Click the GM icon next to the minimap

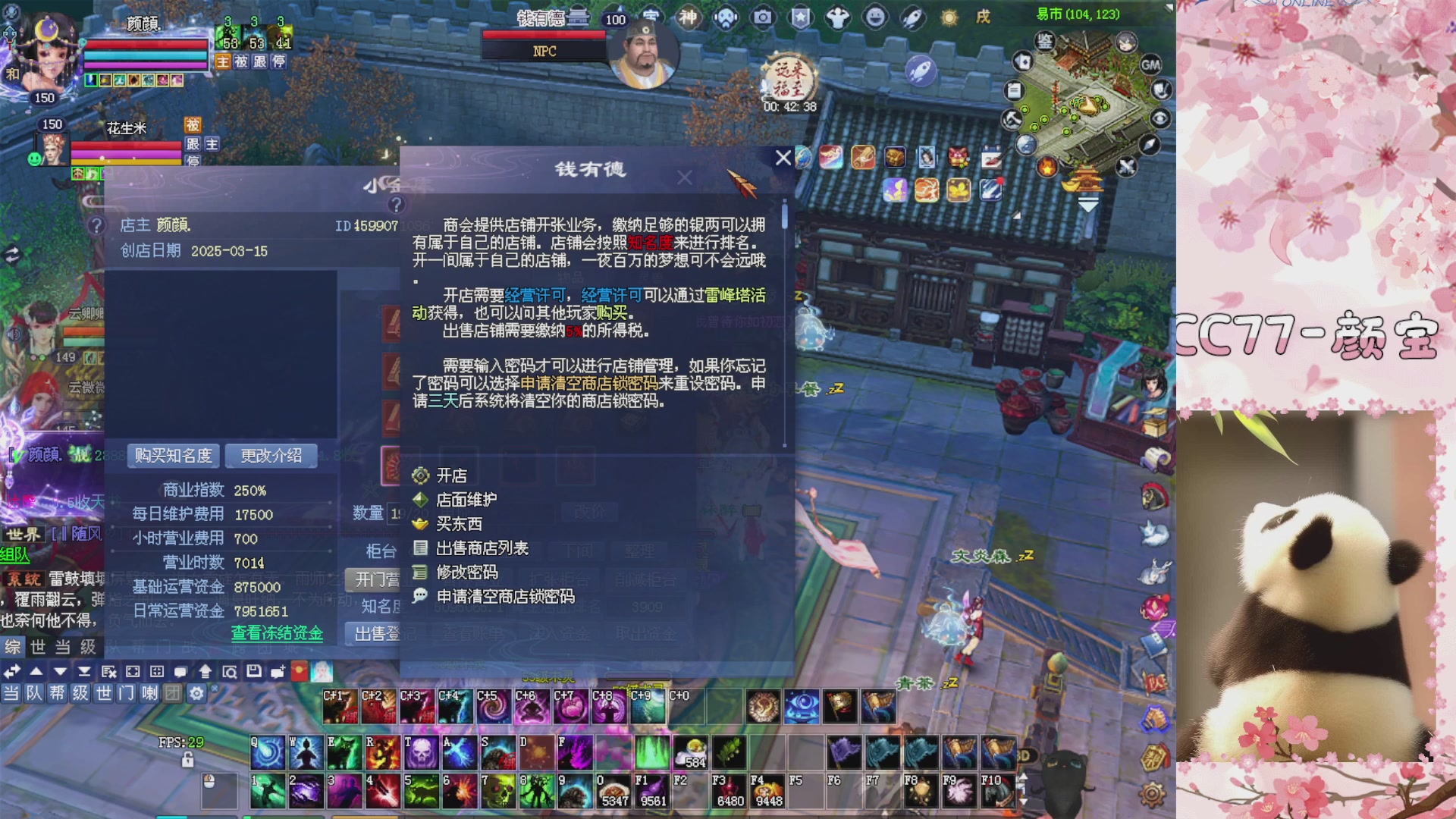click(x=1151, y=65)
